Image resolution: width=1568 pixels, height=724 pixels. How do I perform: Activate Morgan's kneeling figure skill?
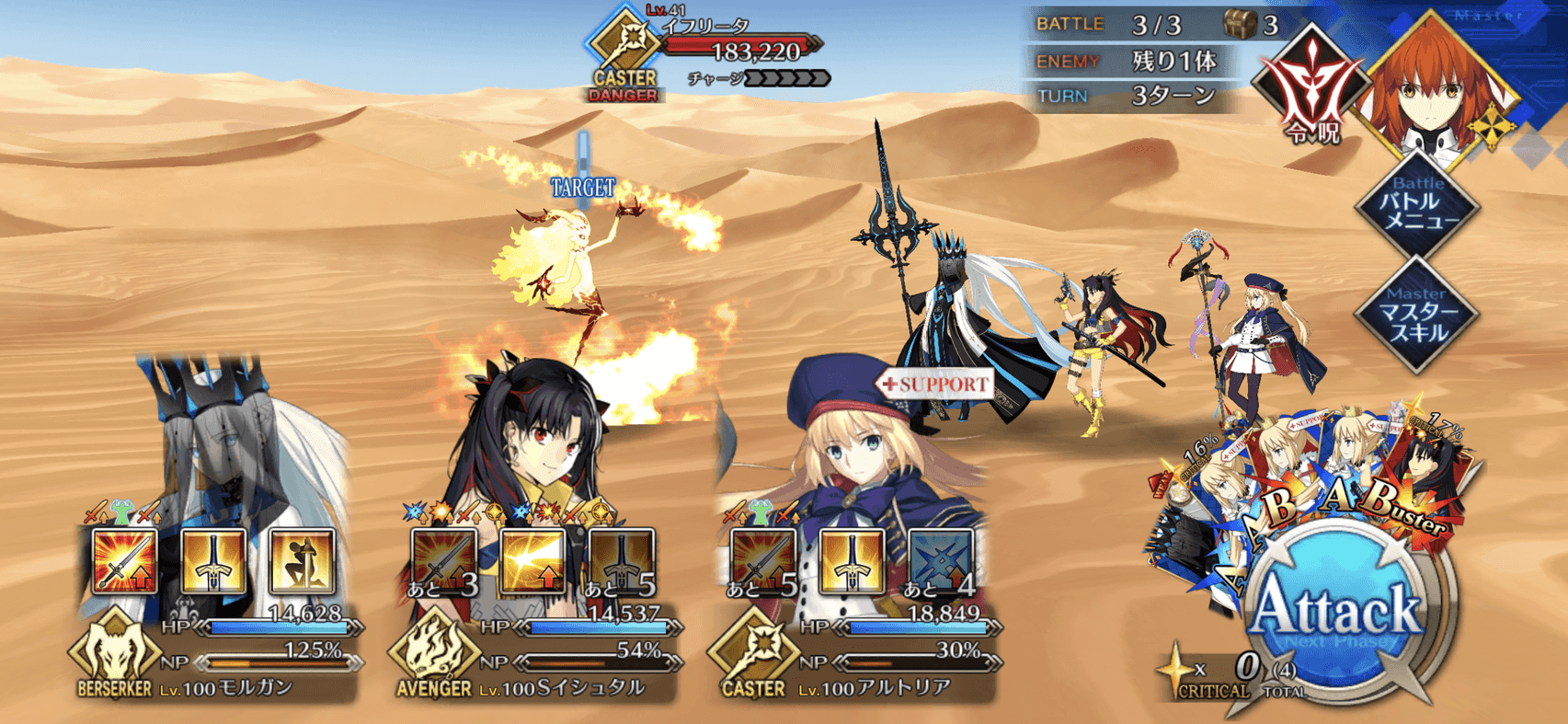click(x=302, y=560)
